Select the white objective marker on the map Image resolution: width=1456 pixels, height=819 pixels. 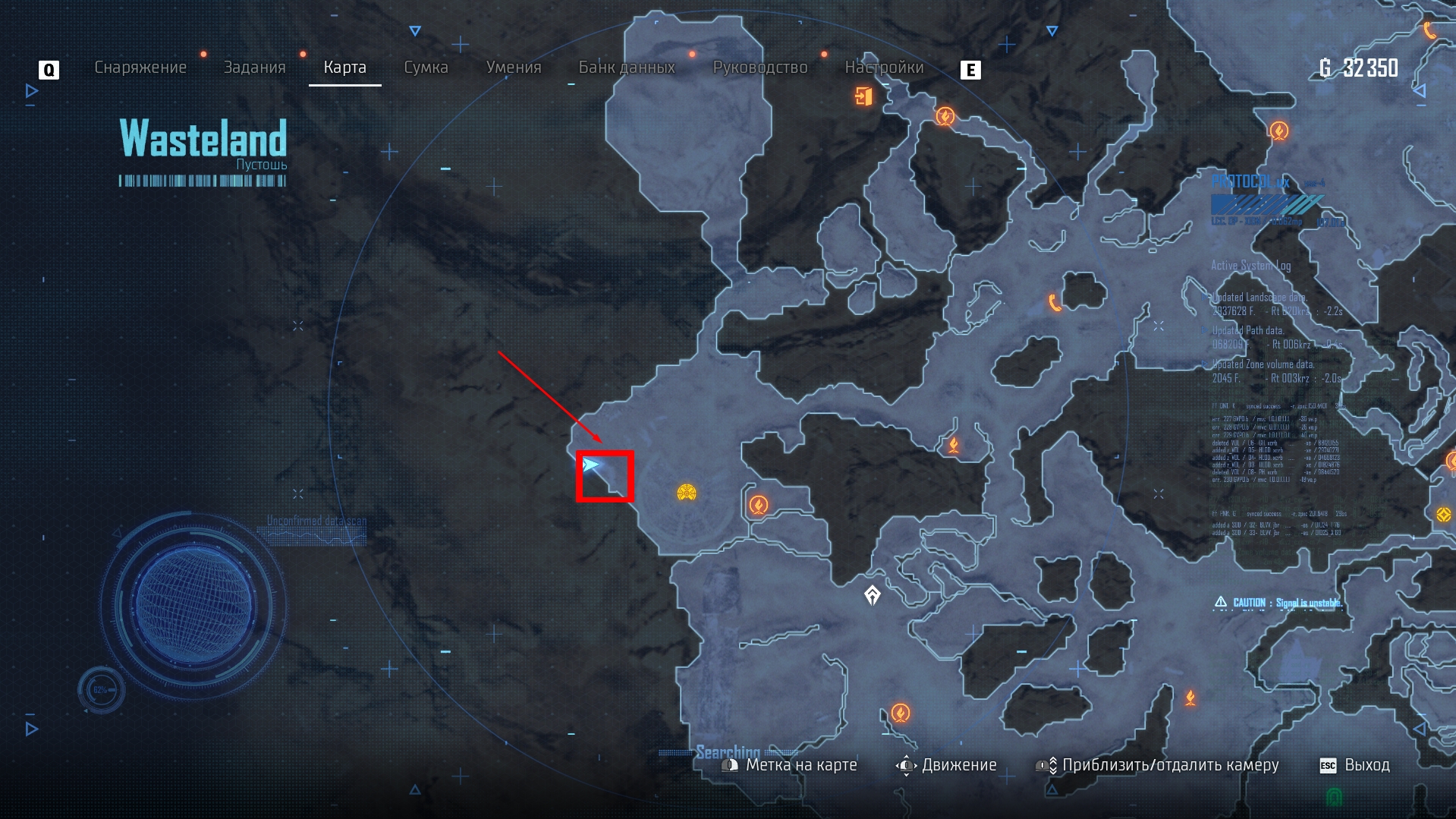[873, 595]
